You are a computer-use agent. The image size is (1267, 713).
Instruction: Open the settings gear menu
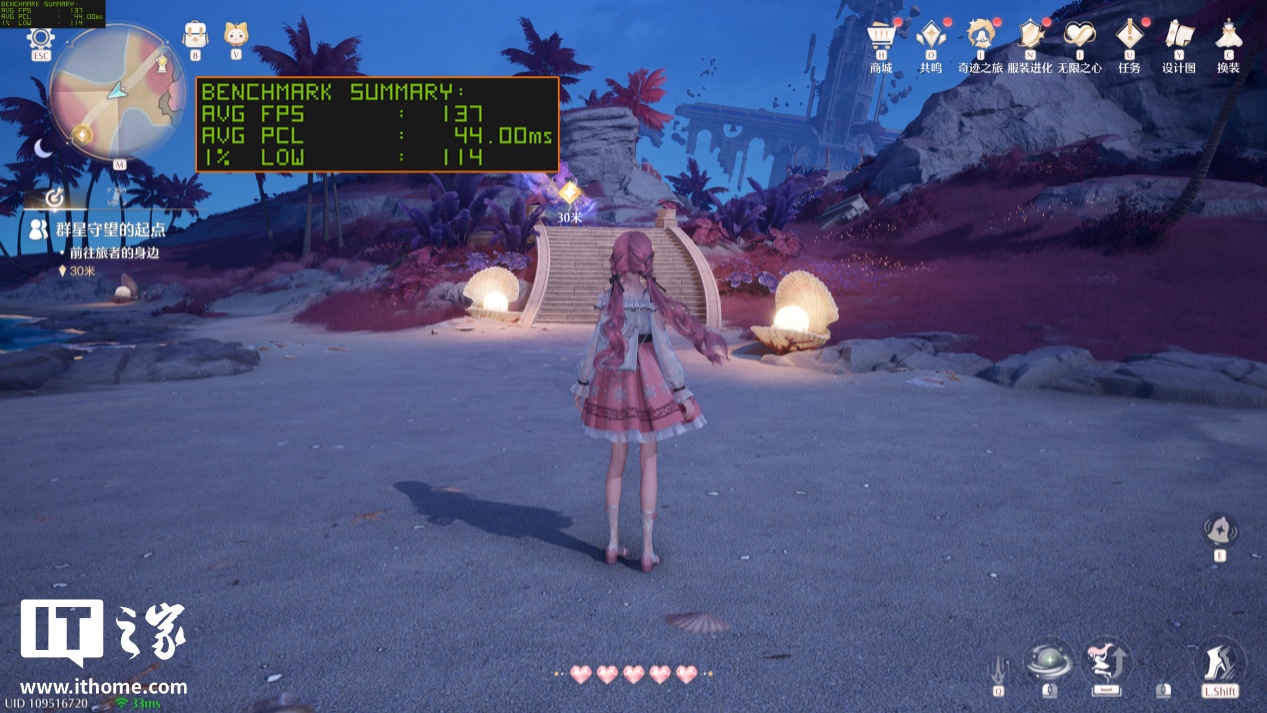(41, 40)
